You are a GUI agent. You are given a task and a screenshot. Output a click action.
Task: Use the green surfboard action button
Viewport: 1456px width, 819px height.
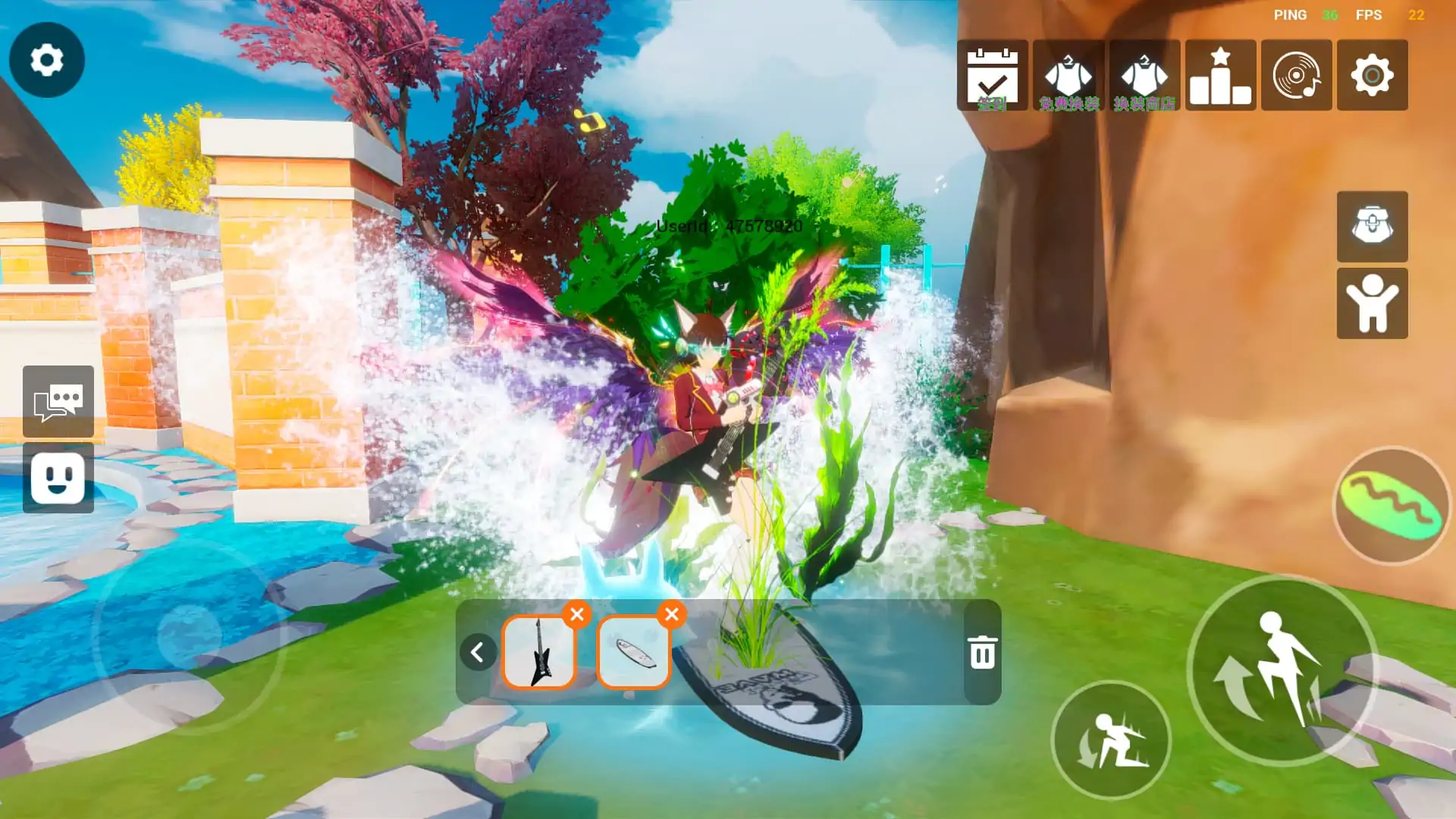[x=1391, y=506]
